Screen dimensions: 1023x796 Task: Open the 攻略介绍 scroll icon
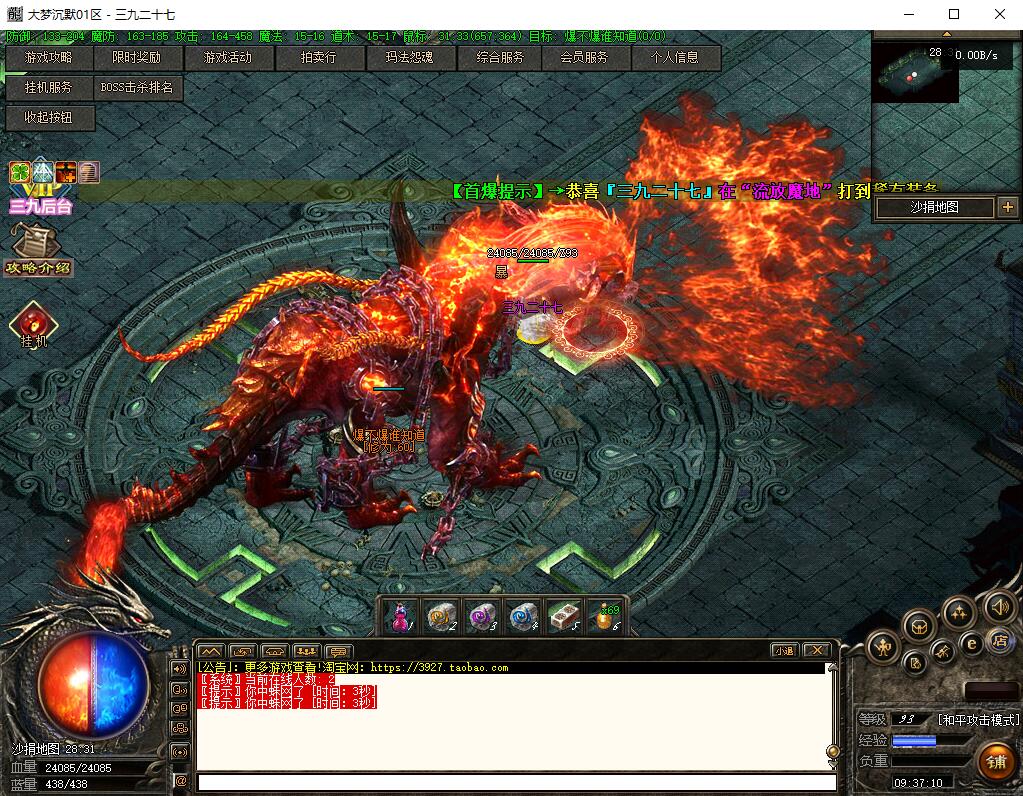pyautogui.click(x=38, y=248)
